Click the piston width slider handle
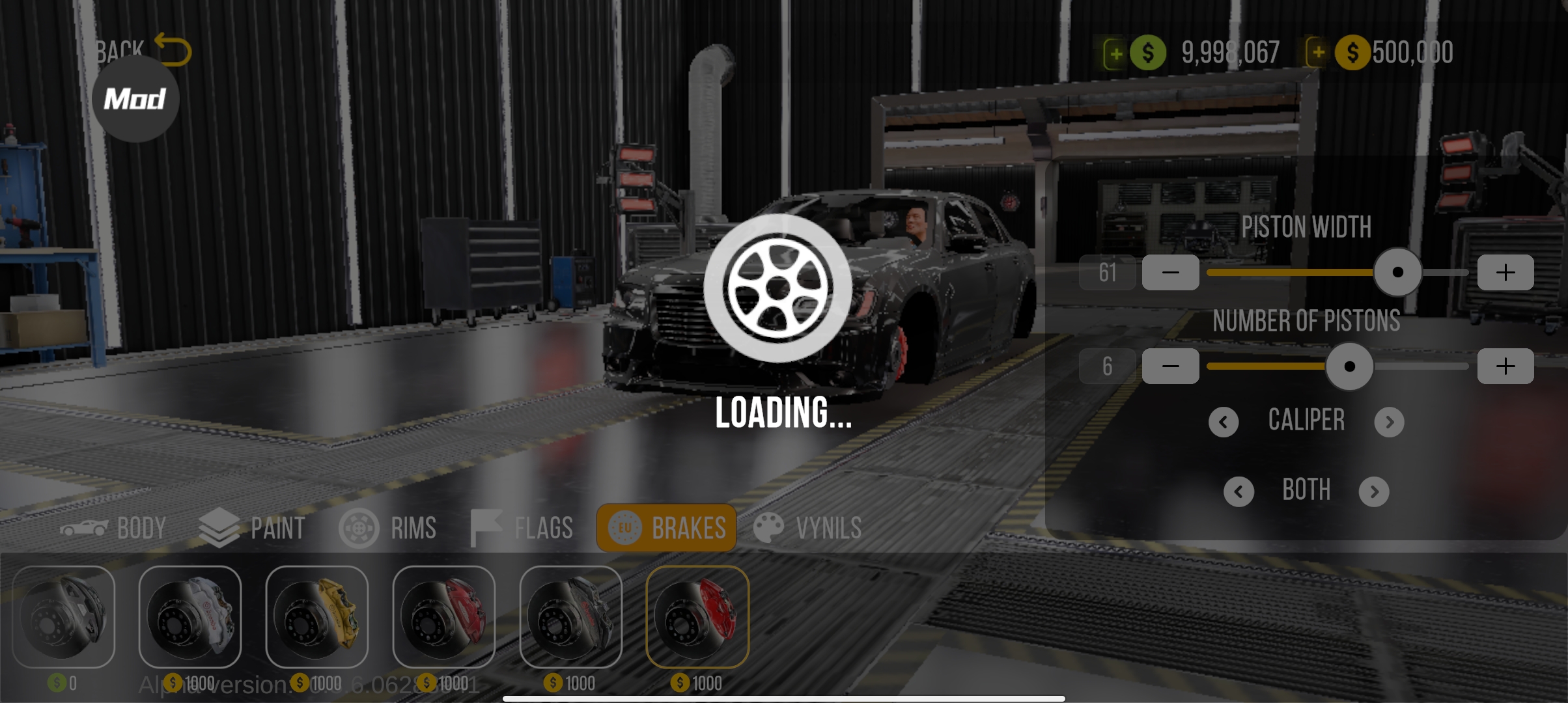This screenshot has width=1568, height=703. [1397, 272]
